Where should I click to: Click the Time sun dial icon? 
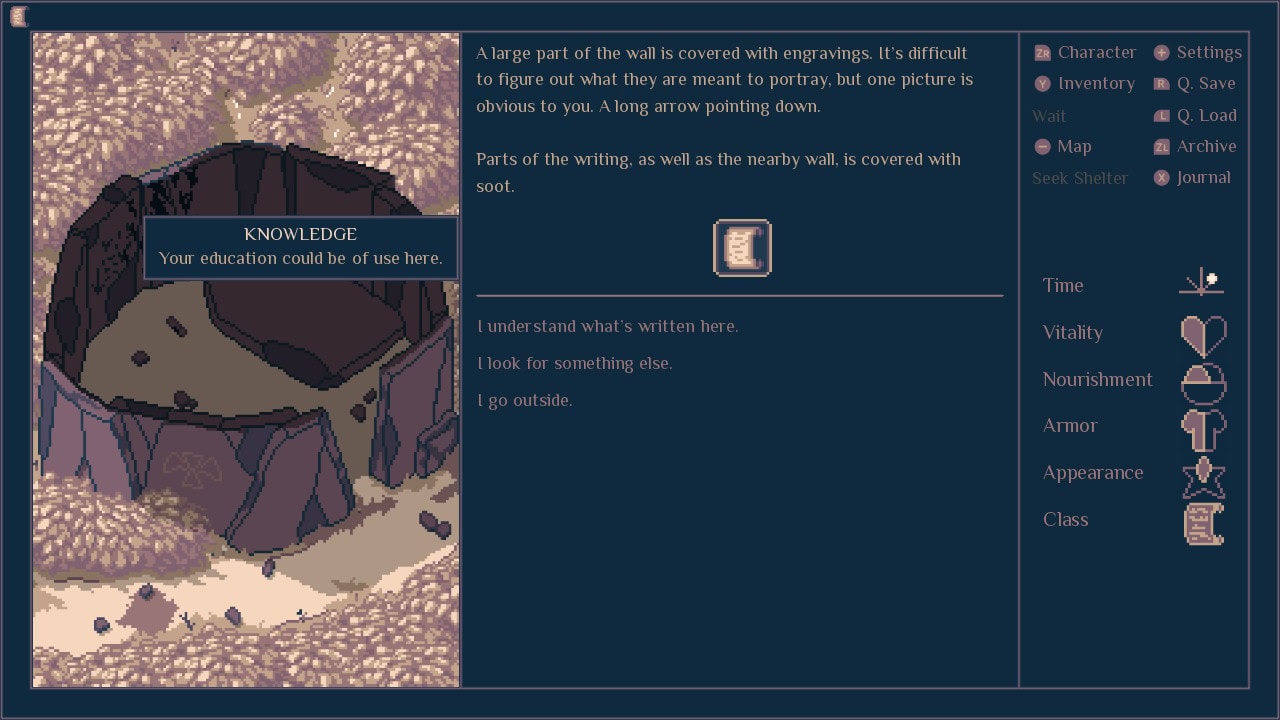pos(1202,284)
